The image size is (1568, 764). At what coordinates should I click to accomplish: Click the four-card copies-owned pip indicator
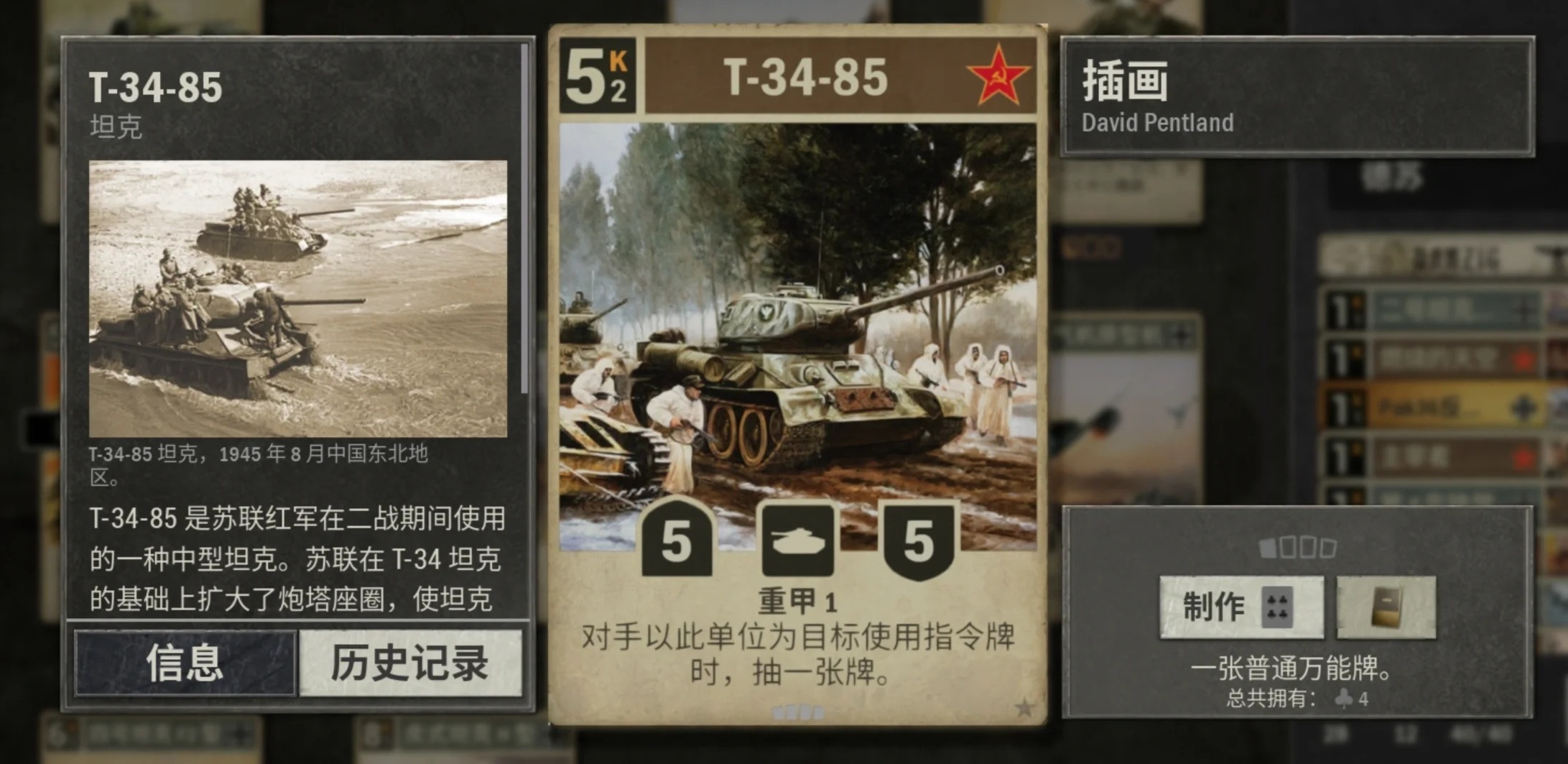click(1298, 546)
